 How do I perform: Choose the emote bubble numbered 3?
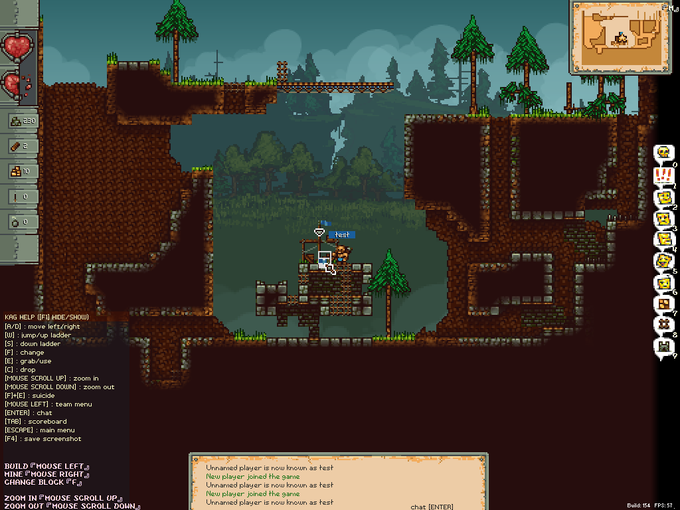coord(662,219)
